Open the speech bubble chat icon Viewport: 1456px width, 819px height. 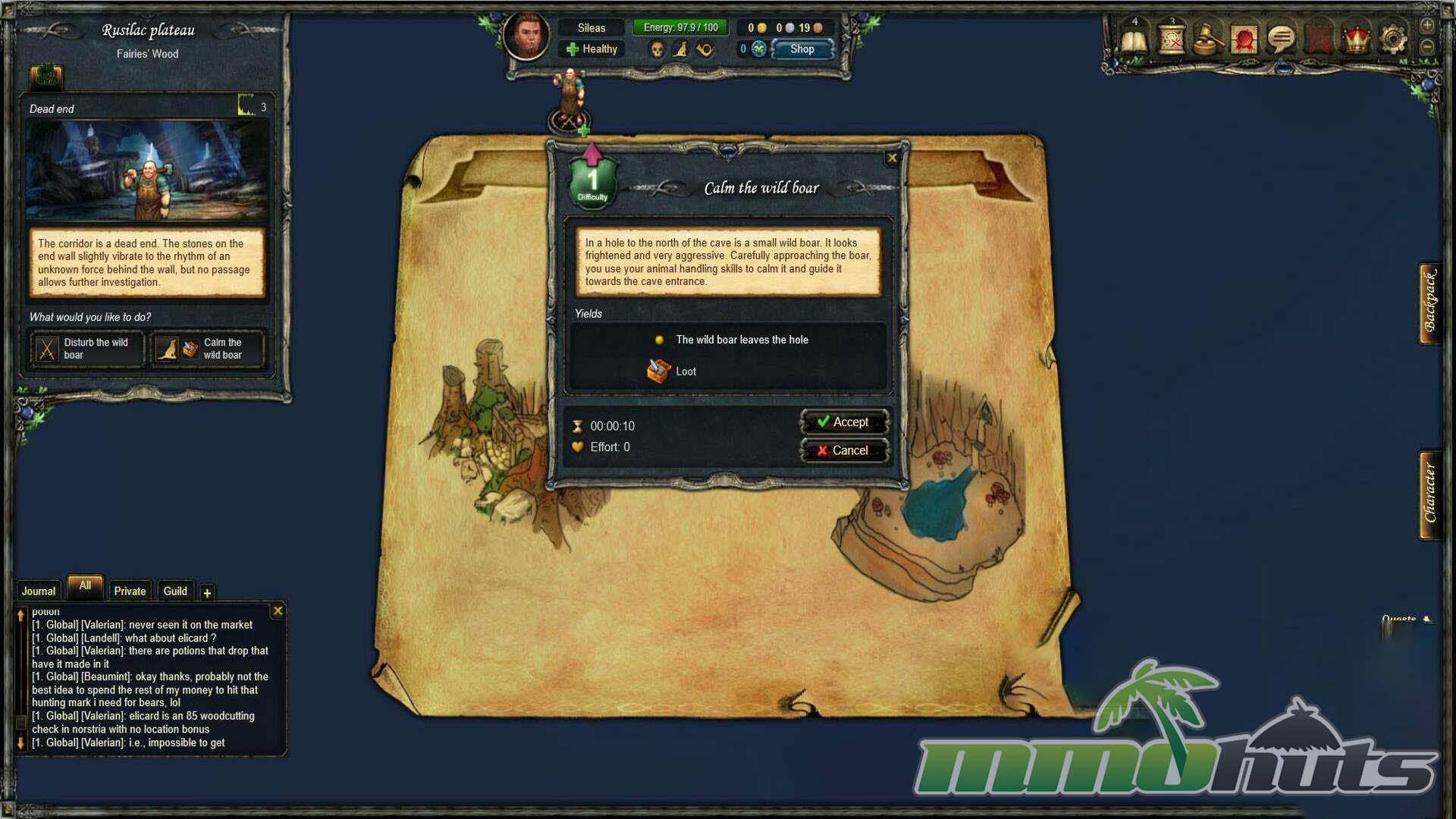[x=1282, y=39]
